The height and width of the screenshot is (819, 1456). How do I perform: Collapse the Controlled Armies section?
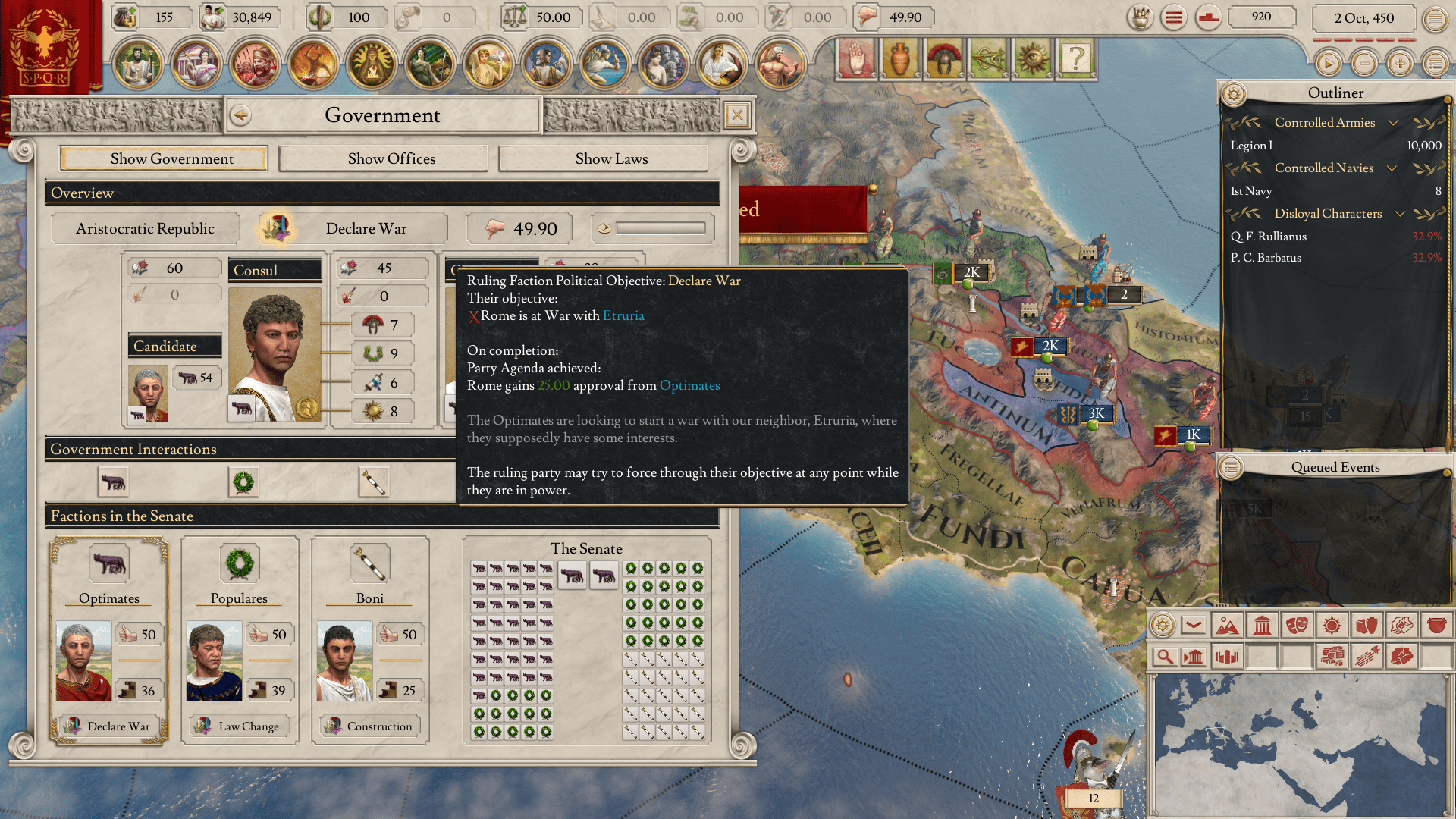tap(1393, 123)
